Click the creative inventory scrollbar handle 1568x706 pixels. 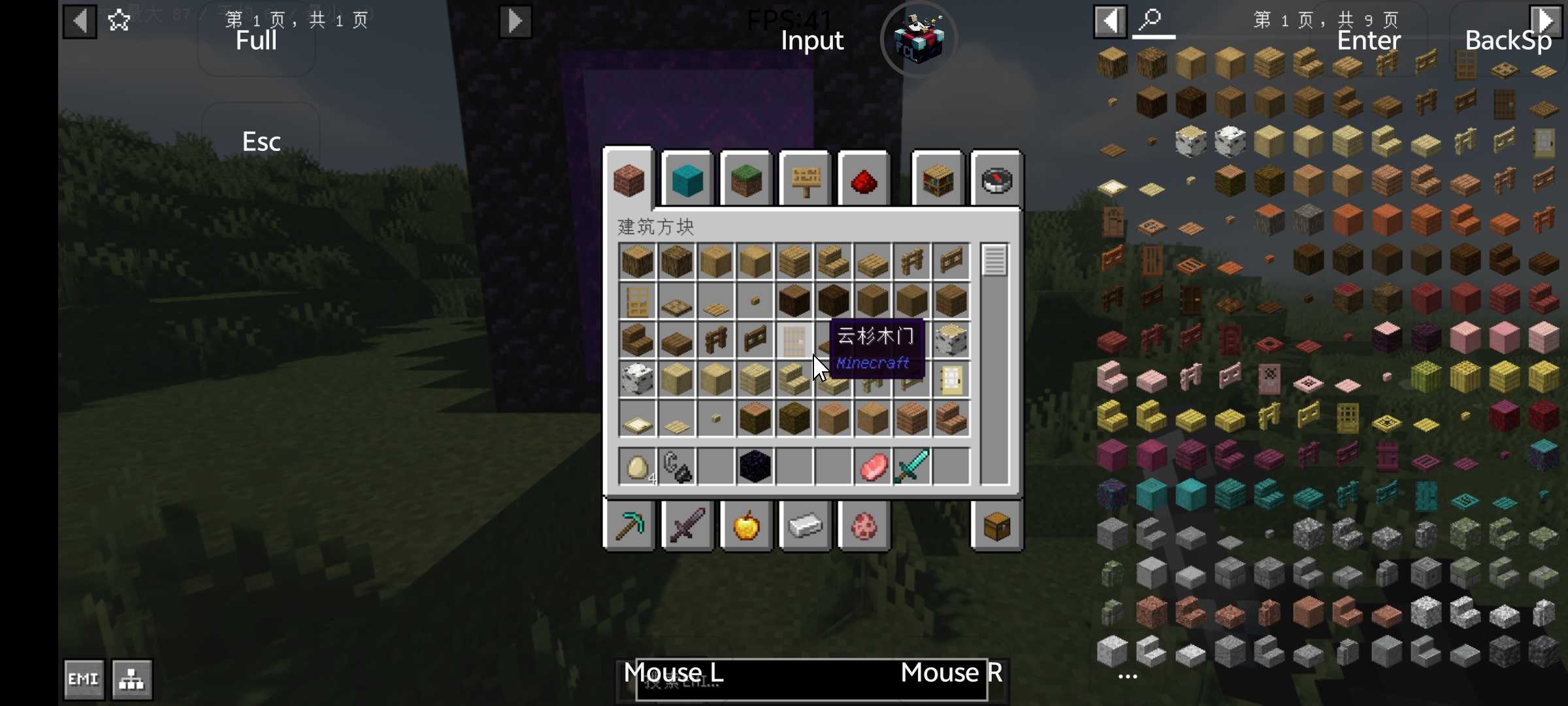coord(994,260)
